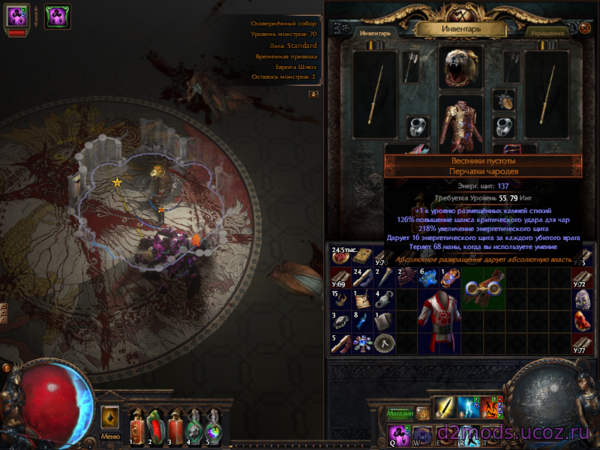The image size is (600, 450).
Task: Activate the fiery orange skill icon
Action: pyautogui.click(x=490, y=408)
